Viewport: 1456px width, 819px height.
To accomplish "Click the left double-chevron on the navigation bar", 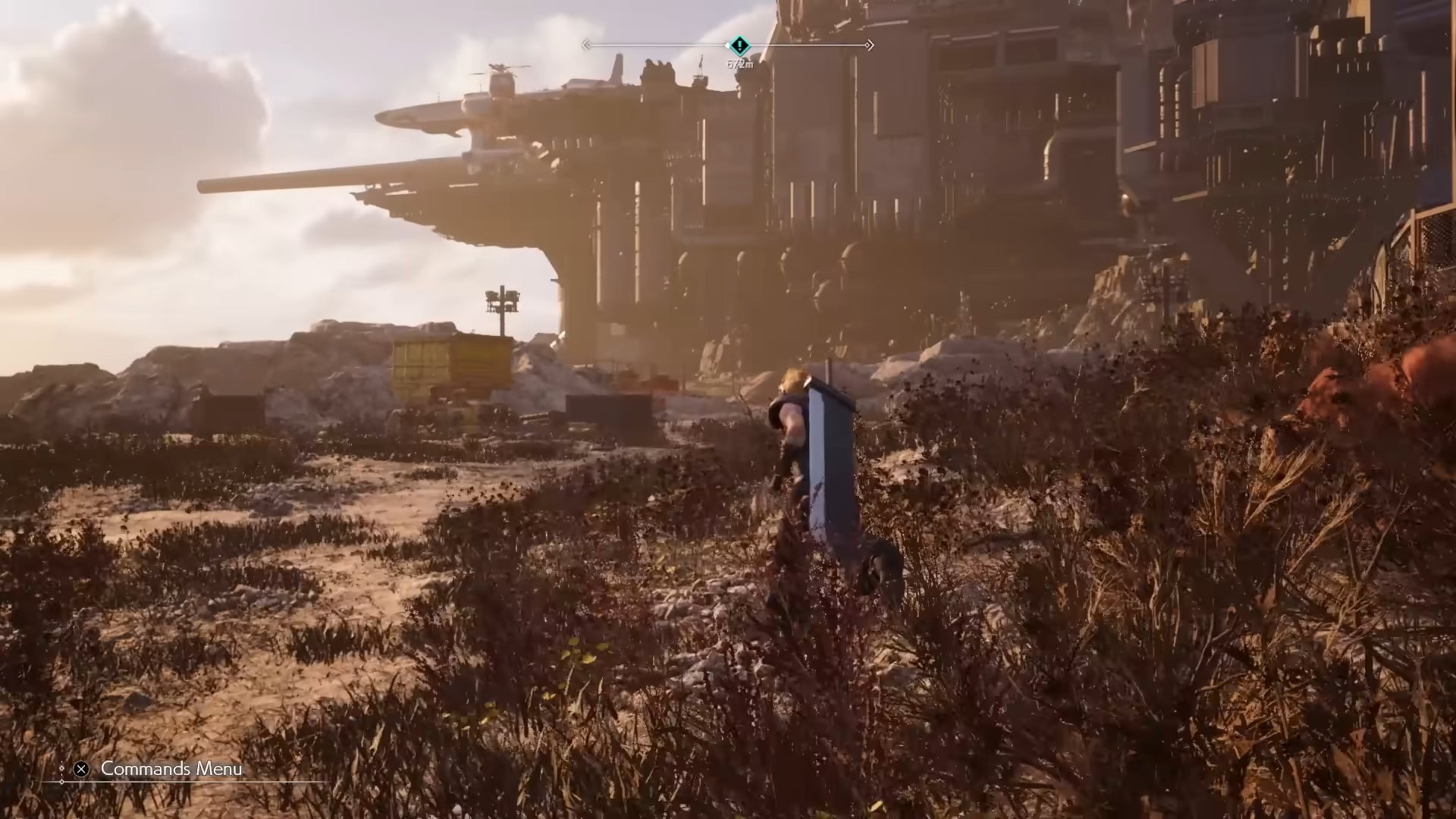I will point(585,45).
